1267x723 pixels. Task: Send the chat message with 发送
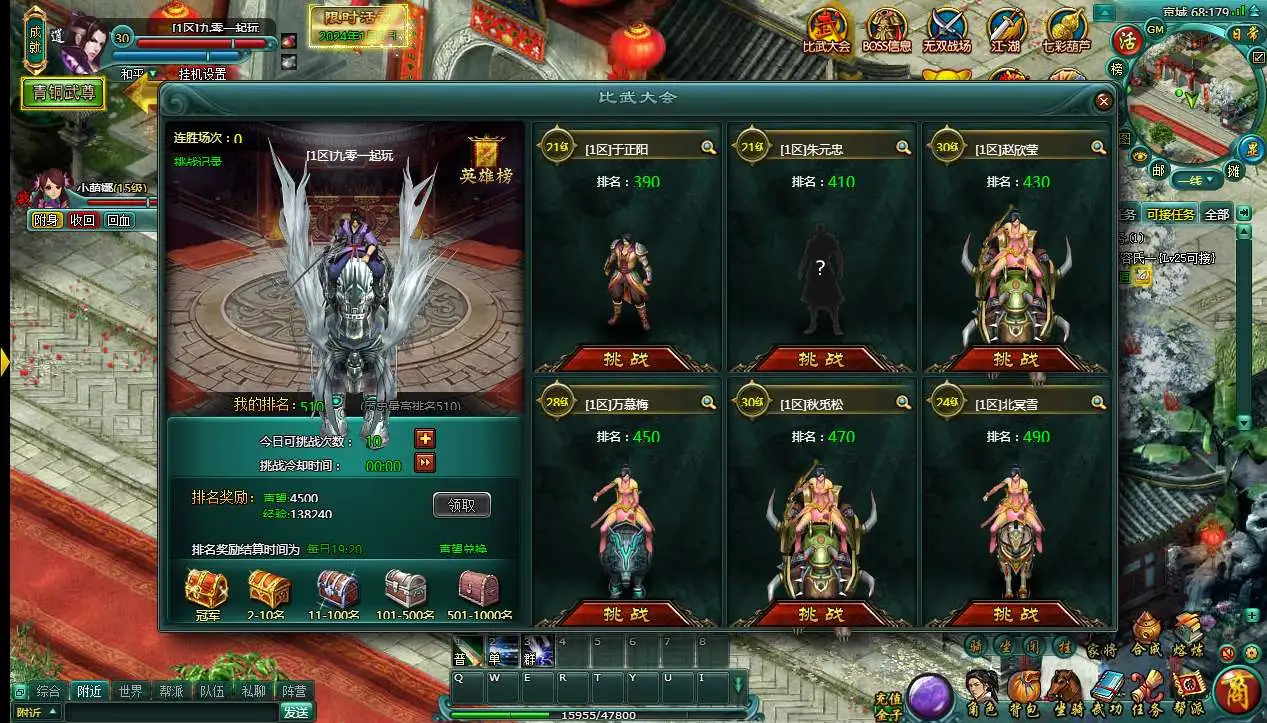click(295, 712)
